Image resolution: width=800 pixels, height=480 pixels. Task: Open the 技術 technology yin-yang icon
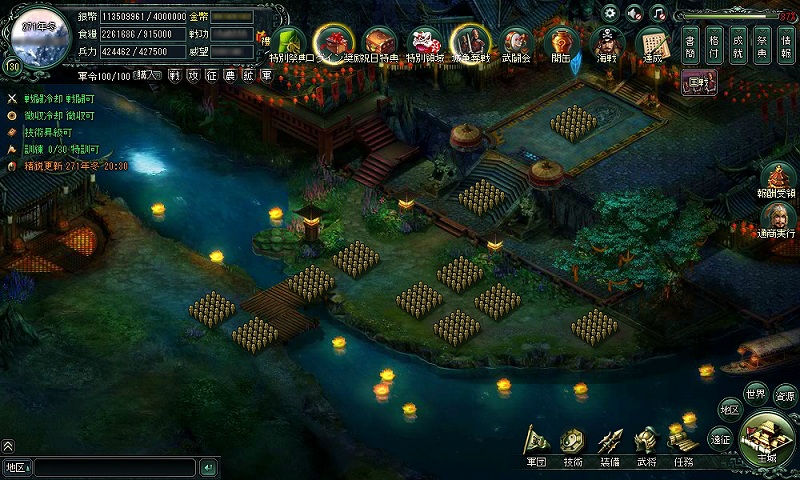tap(572, 443)
